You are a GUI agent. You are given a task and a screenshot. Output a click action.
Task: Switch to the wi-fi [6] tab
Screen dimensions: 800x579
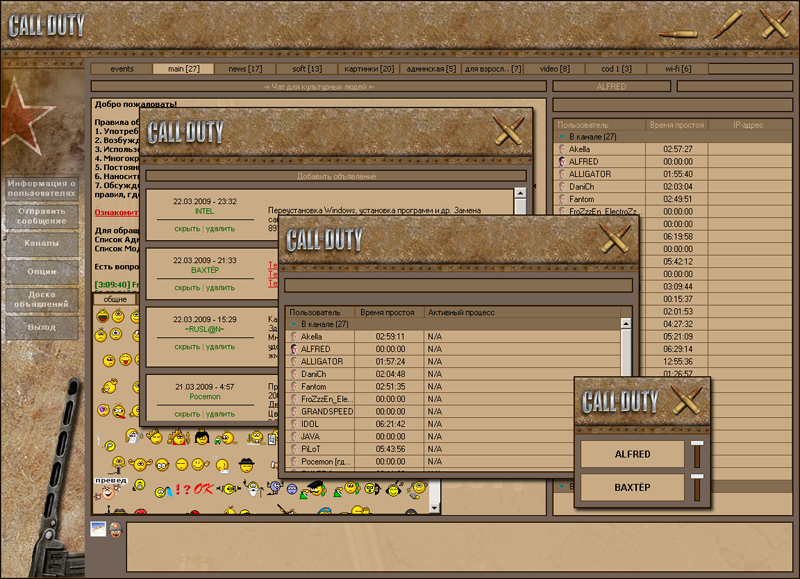(685, 69)
